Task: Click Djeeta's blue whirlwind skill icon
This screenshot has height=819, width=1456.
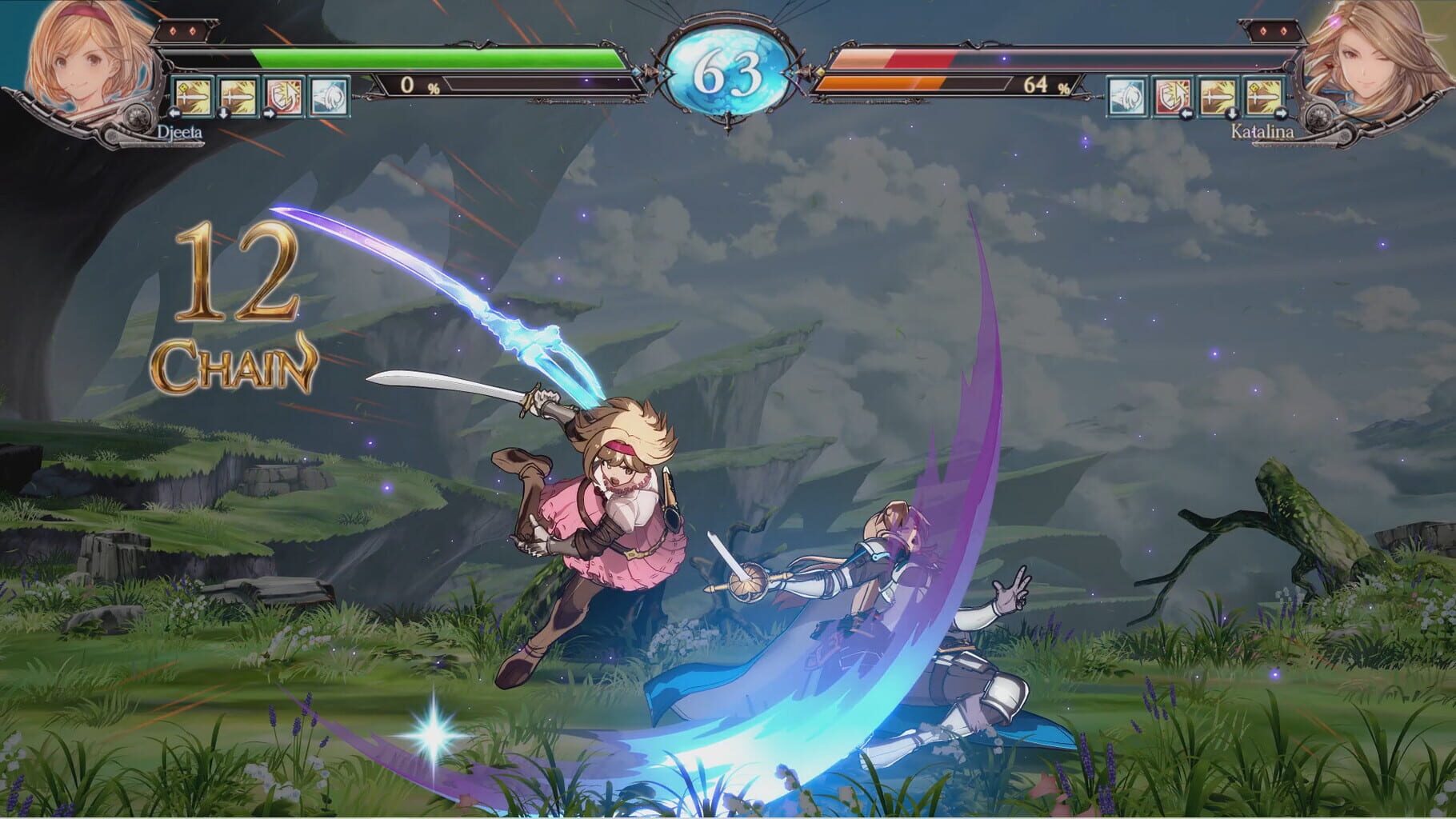Action: click(x=330, y=97)
